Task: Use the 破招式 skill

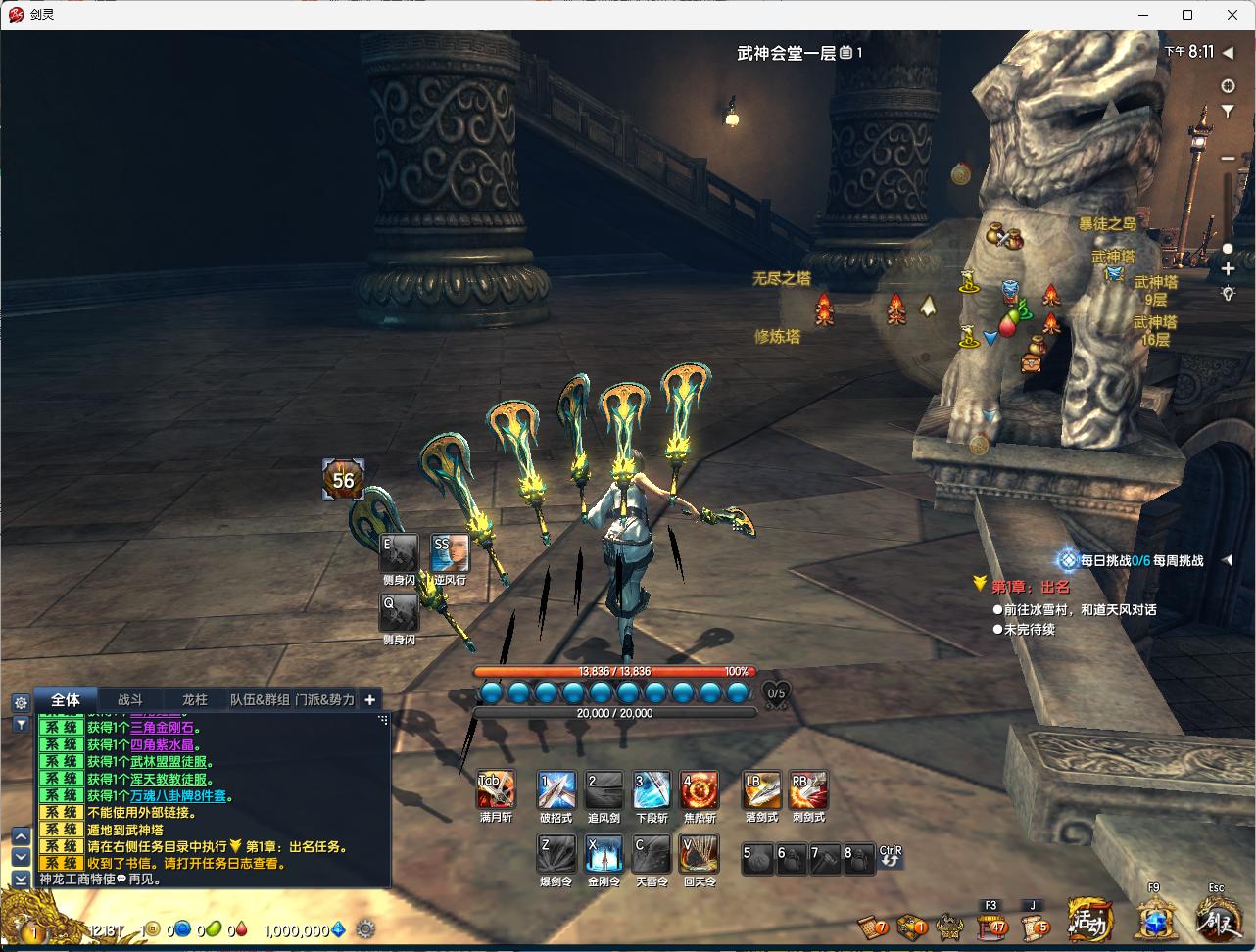Action: [556, 790]
